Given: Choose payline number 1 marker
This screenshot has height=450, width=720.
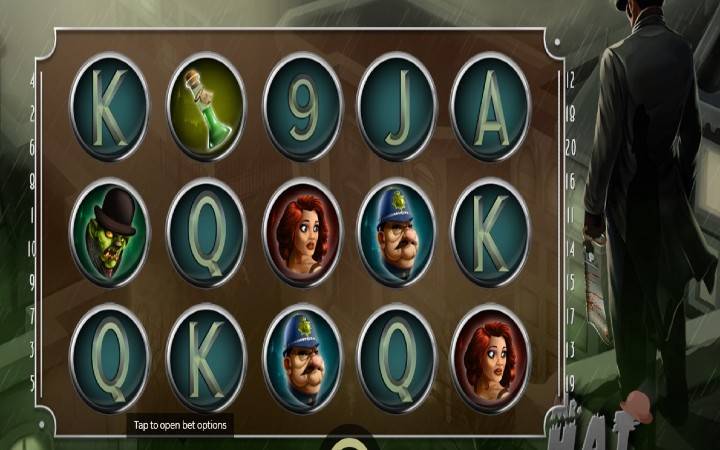Looking at the screenshot, I should click(33, 214).
